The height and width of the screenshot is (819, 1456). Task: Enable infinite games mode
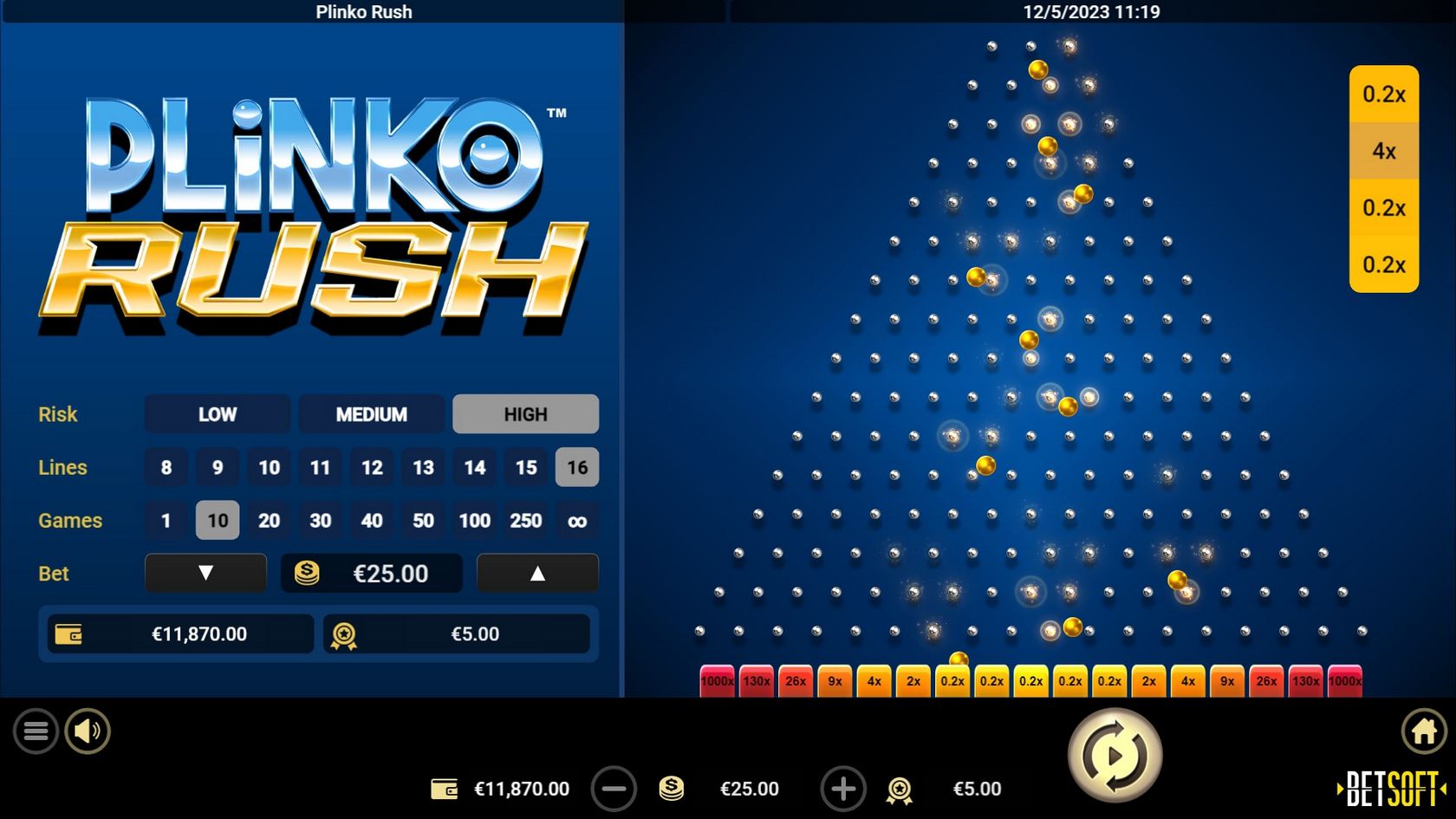[x=576, y=520]
